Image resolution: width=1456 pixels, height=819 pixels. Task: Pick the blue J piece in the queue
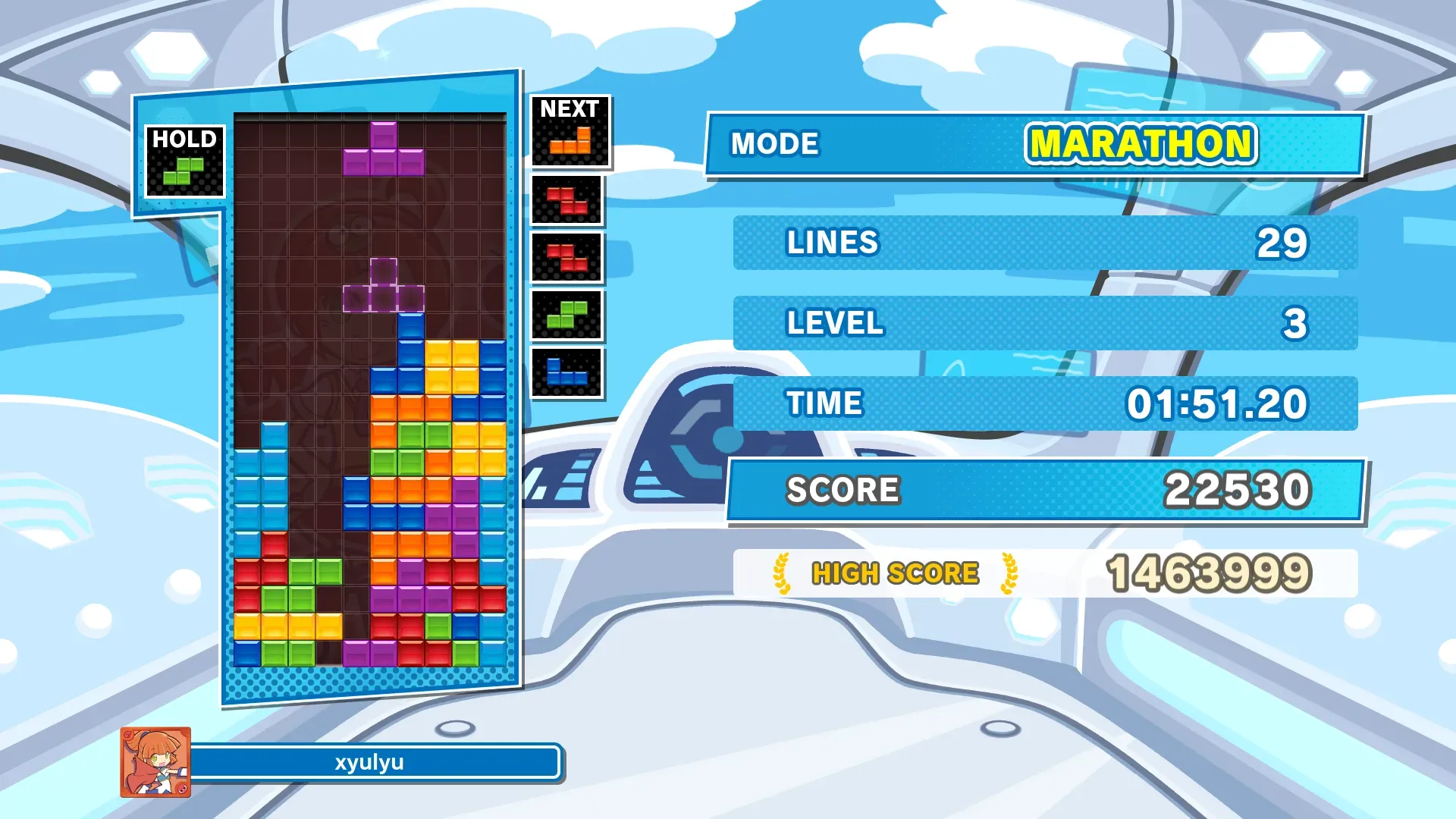pos(566,372)
